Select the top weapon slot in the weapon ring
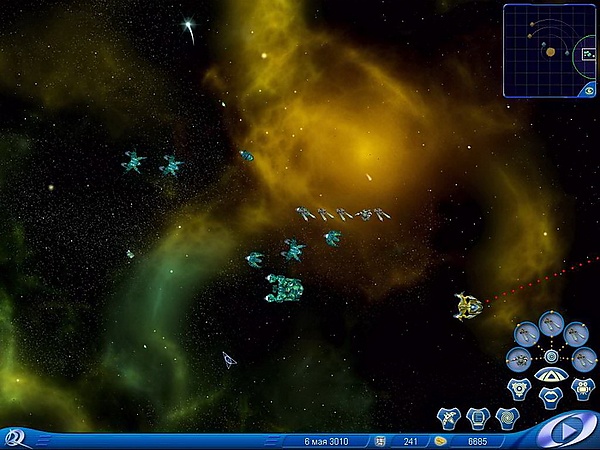This screenshot has width=600, height=450. pos(551,322)
